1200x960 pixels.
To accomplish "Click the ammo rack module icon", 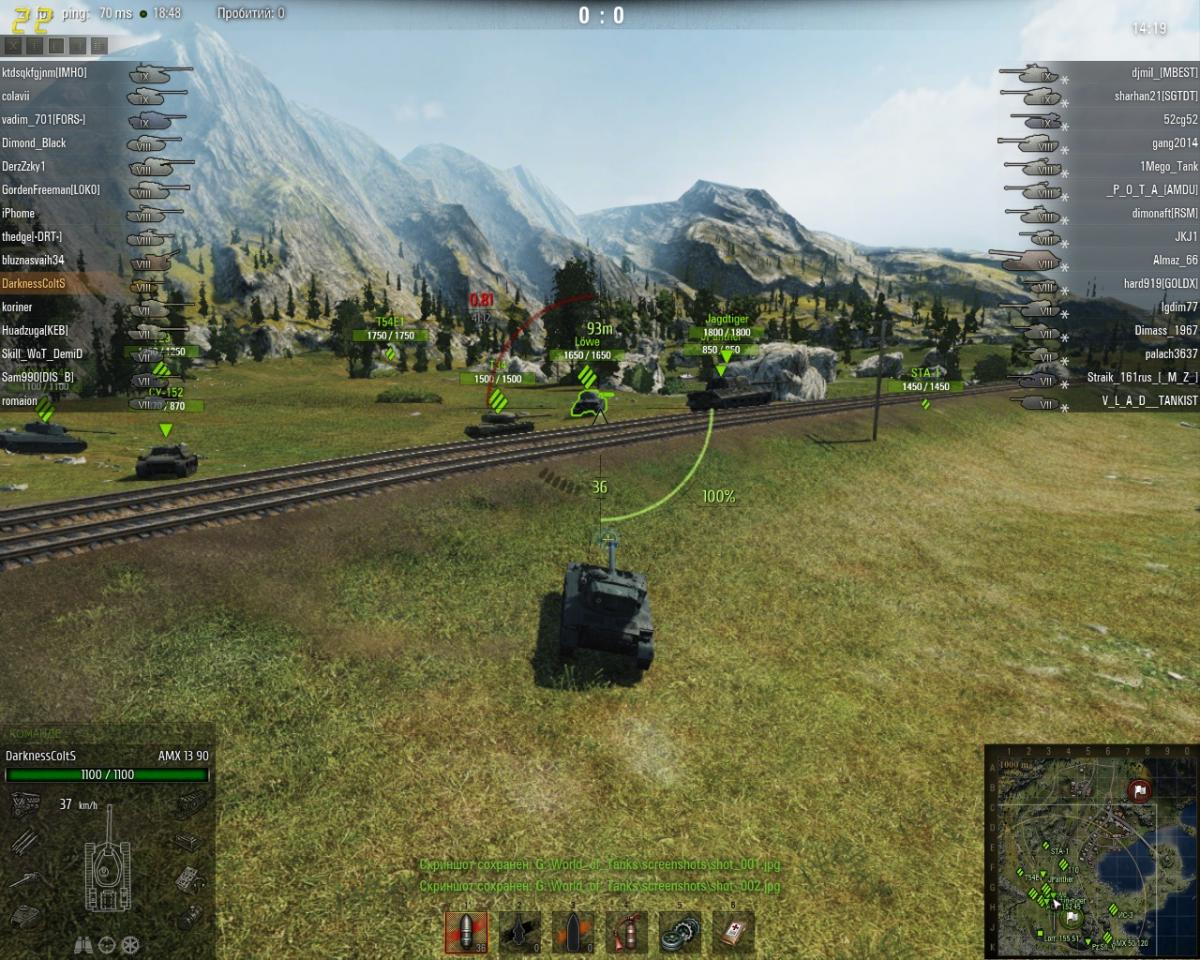I will pyautogui.click(x=24, y=841).
